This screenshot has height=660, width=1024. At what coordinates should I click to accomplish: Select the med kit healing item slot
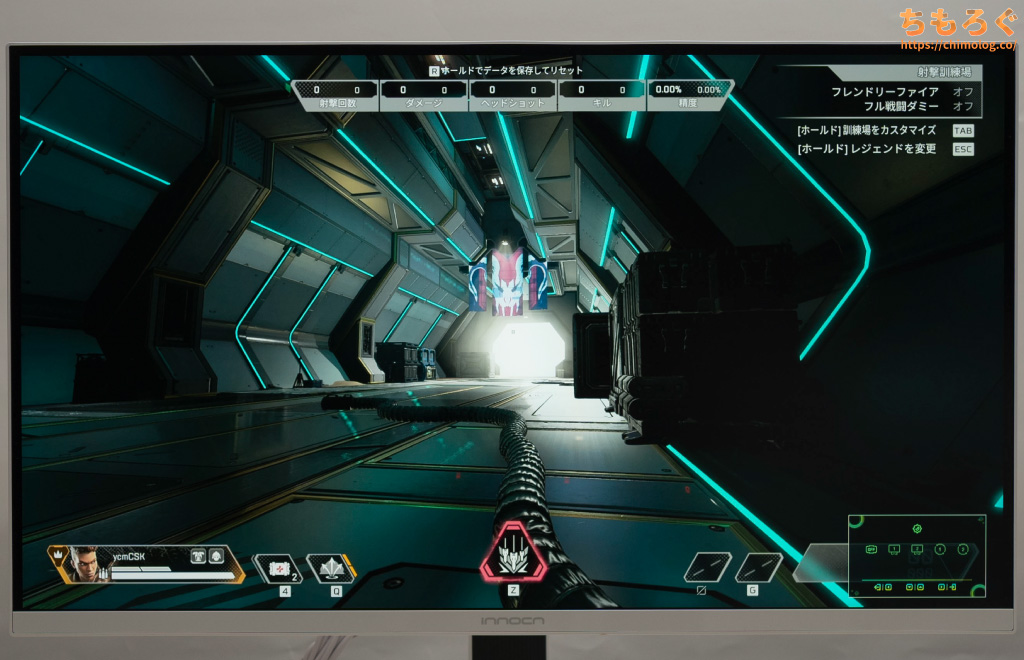[276, 568]
